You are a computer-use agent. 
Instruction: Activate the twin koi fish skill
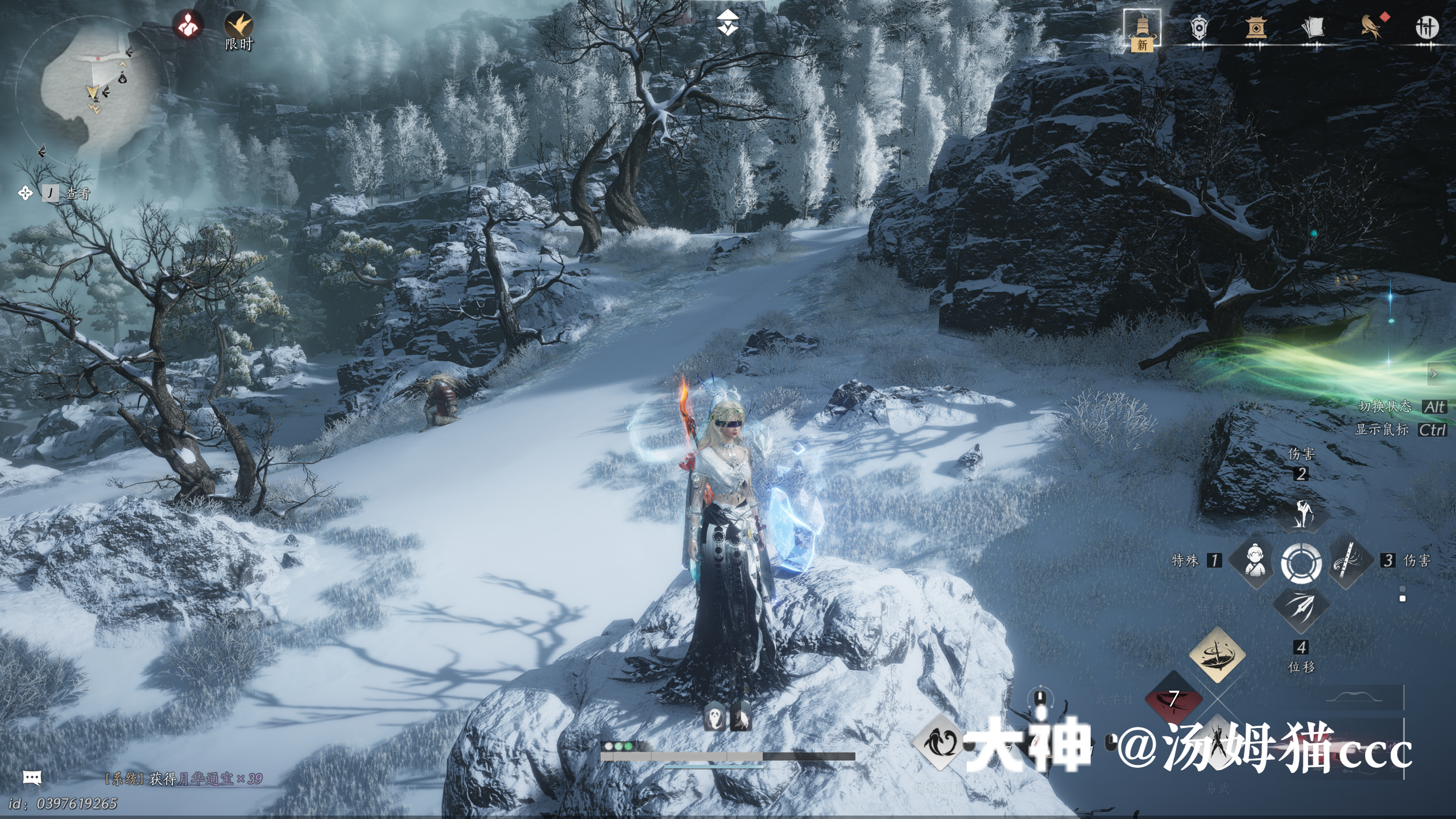tap(940, 742)
